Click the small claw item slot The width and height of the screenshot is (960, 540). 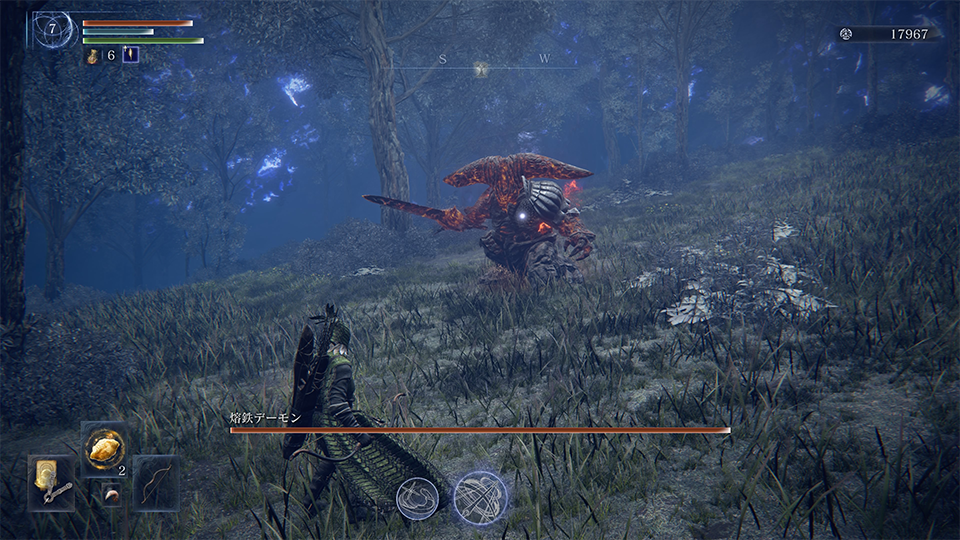point(112,495)
